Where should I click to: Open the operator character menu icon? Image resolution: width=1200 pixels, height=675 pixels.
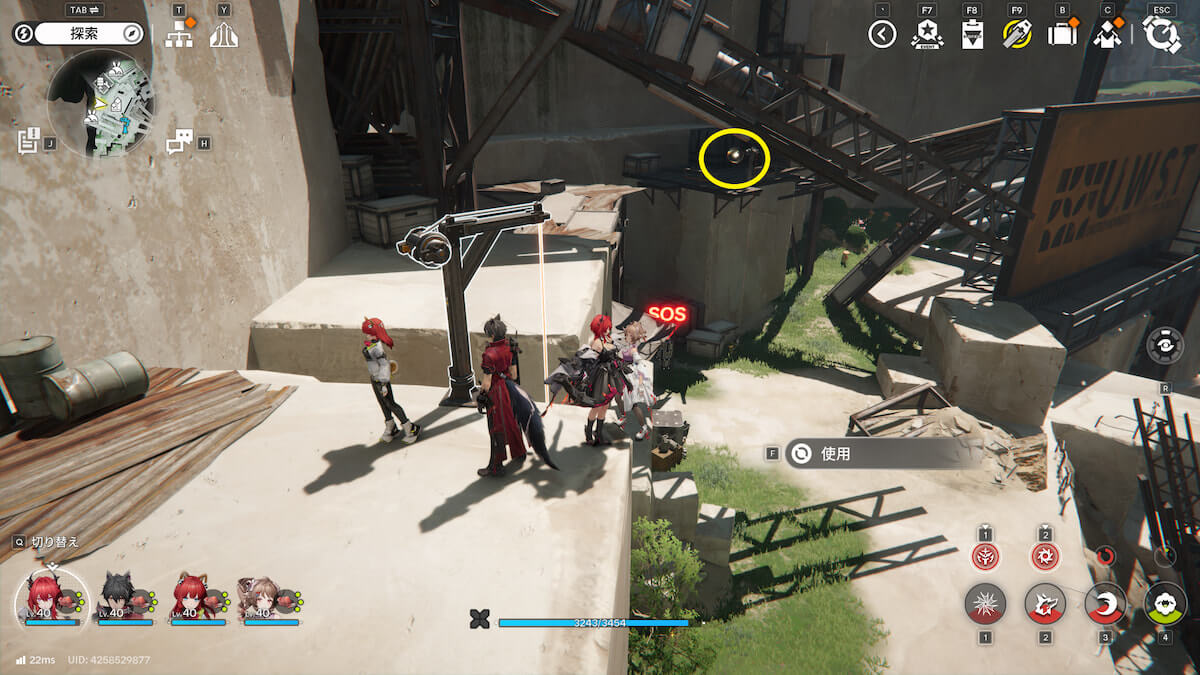pyautogui.click(x=1107, y=35)
